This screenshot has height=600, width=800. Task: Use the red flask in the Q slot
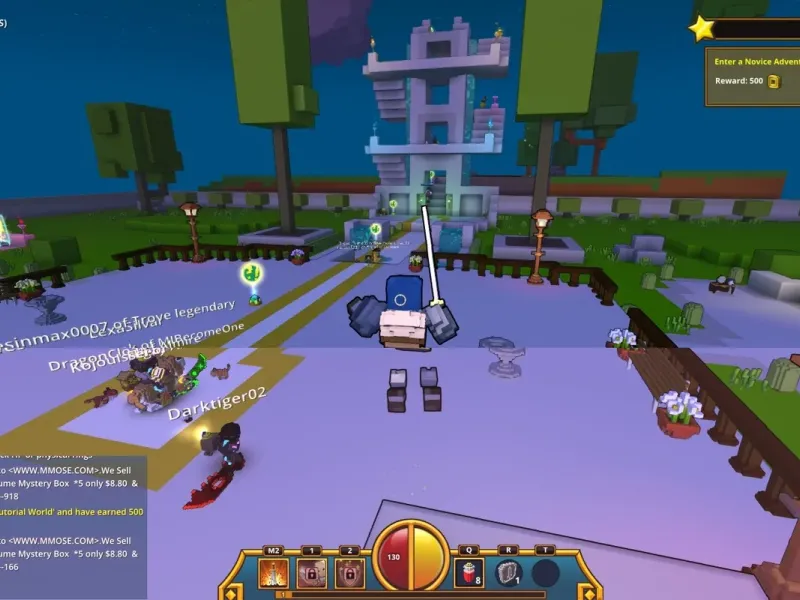click(x=468, y=573)
